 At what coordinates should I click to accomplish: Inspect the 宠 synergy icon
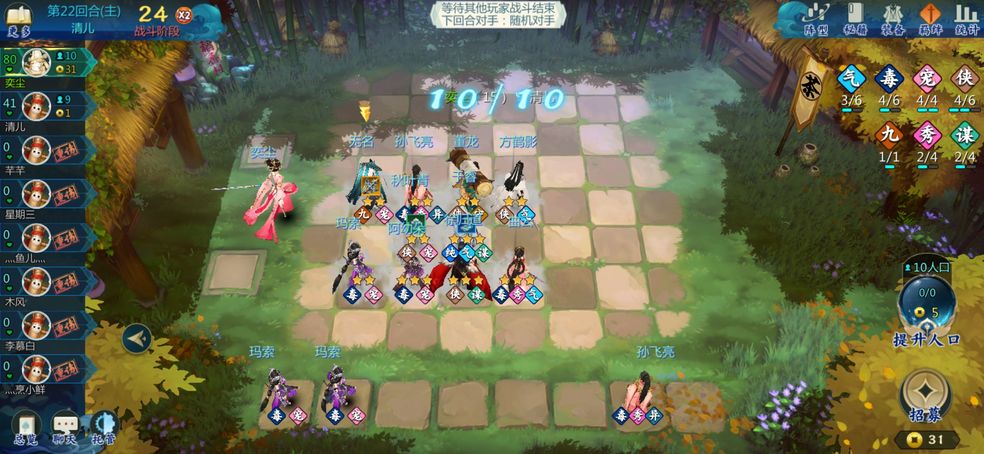(x=927, y=79)
